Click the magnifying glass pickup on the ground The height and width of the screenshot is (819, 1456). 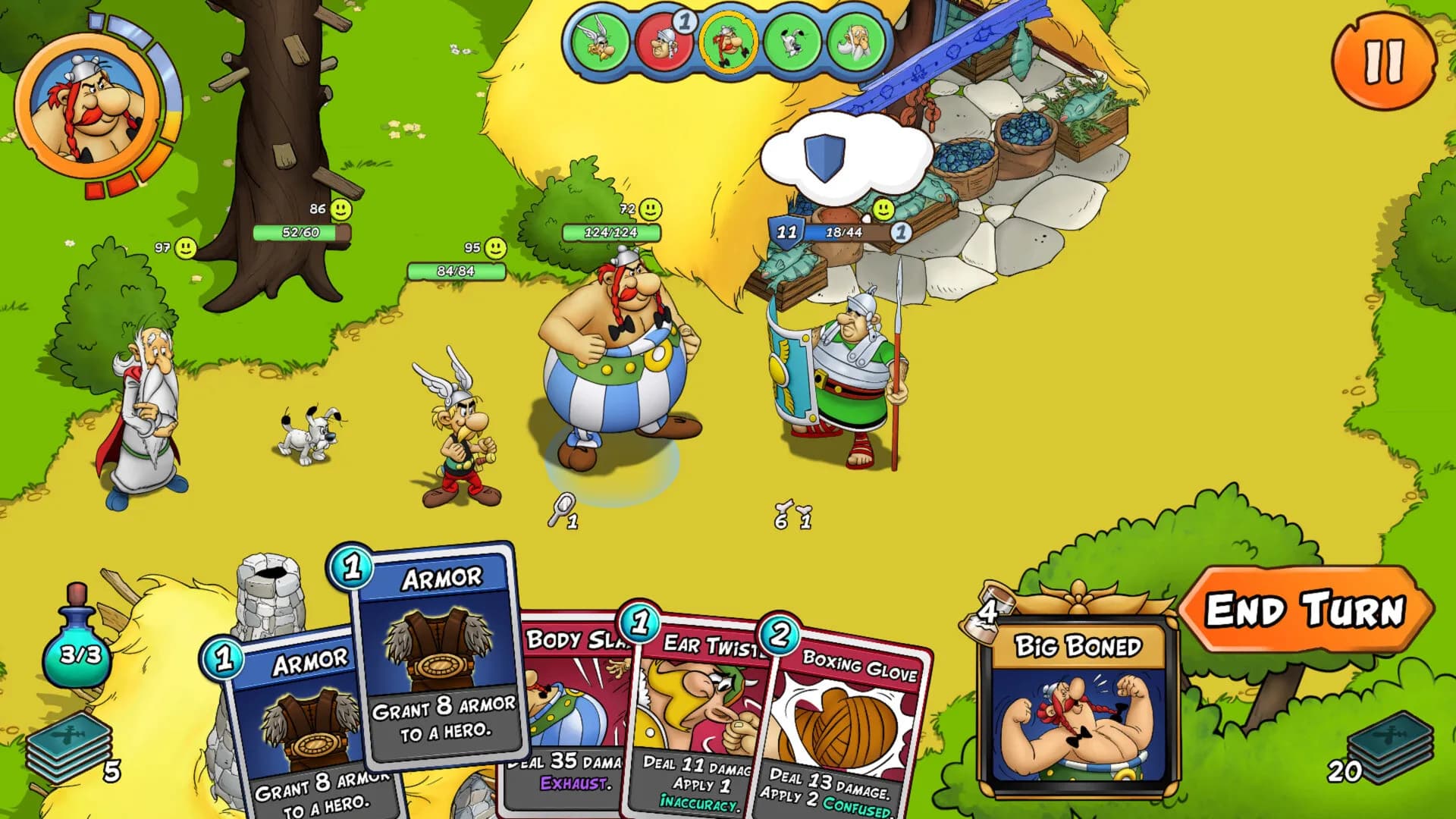pyautogui.click(x=560, y=507)
